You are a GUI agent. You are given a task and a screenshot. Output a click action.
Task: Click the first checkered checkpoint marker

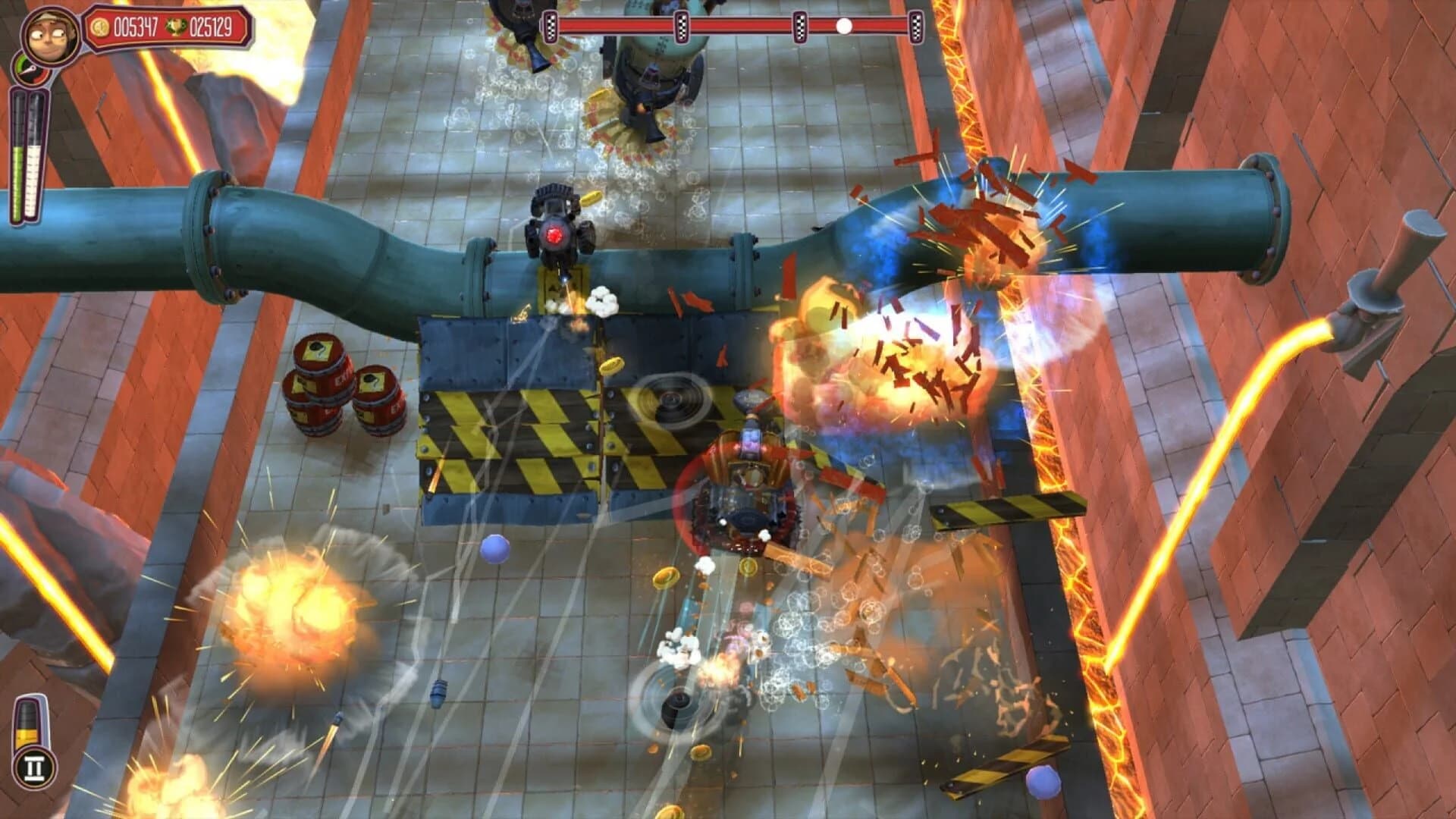[551, 27]
